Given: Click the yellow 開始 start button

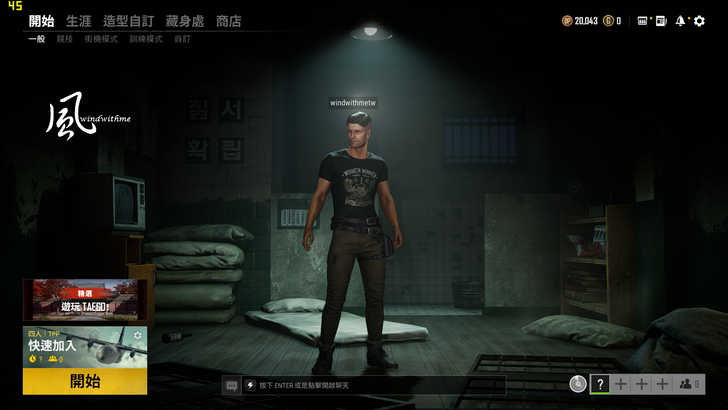Looking at the screenshot, I should click(85, 381).
